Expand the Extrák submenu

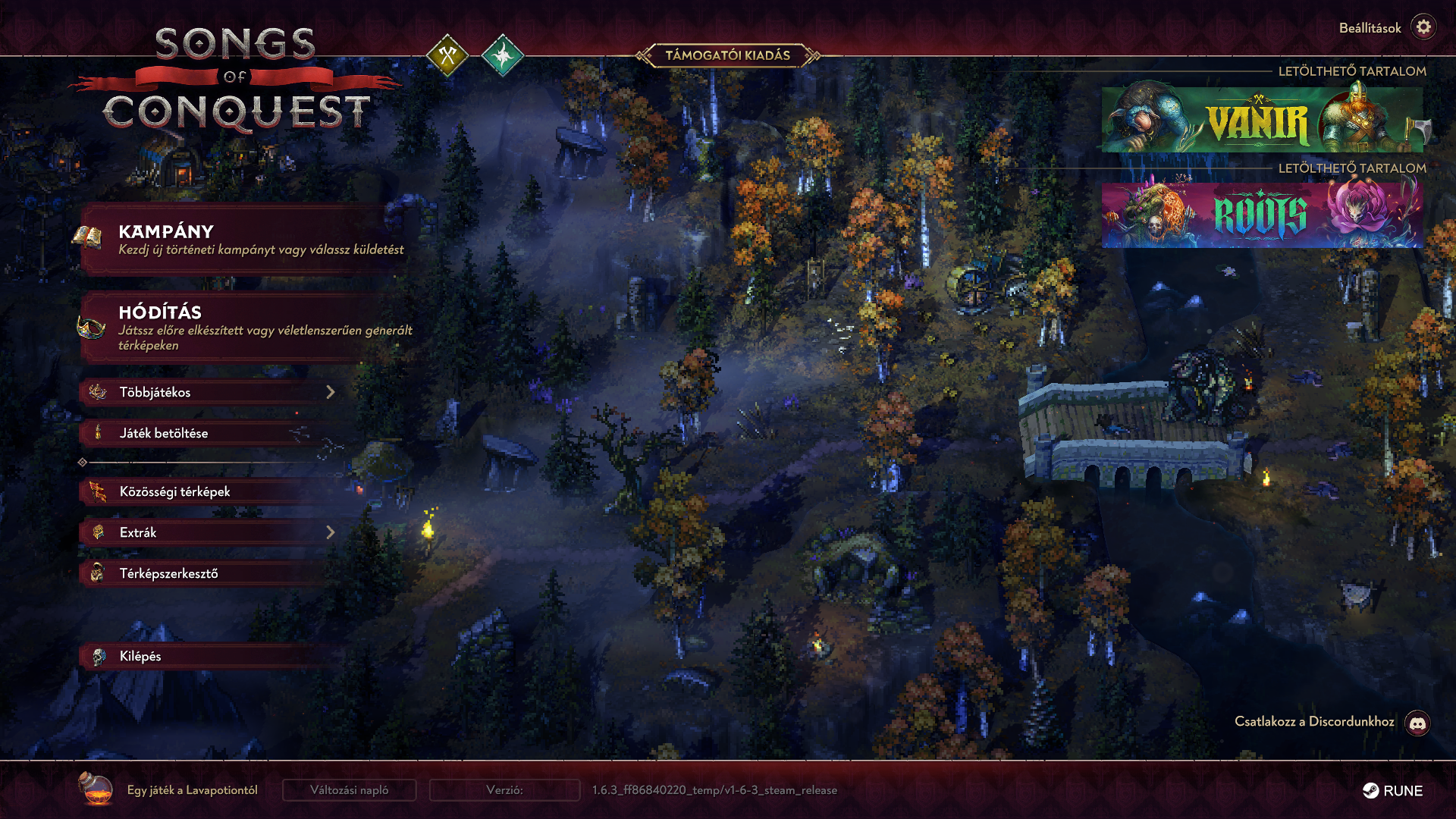[209, 532]
